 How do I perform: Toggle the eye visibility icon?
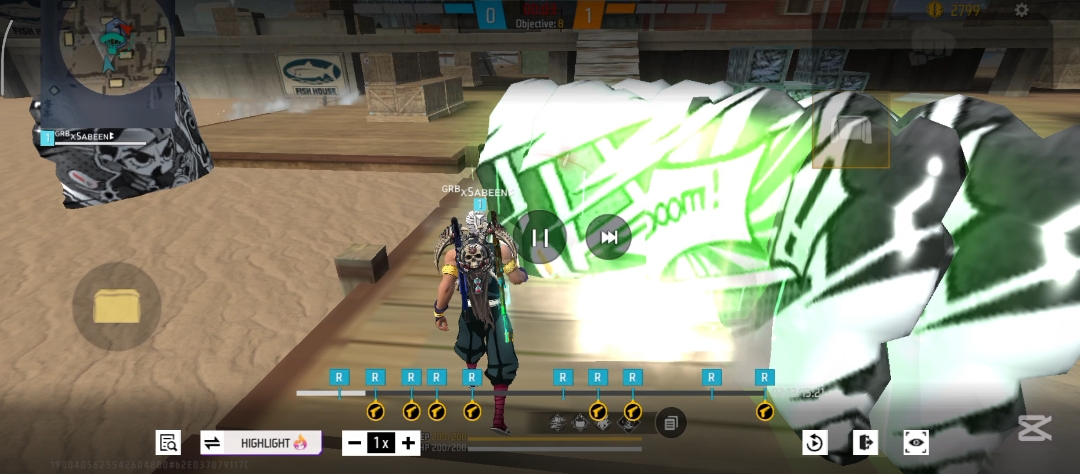917,442
